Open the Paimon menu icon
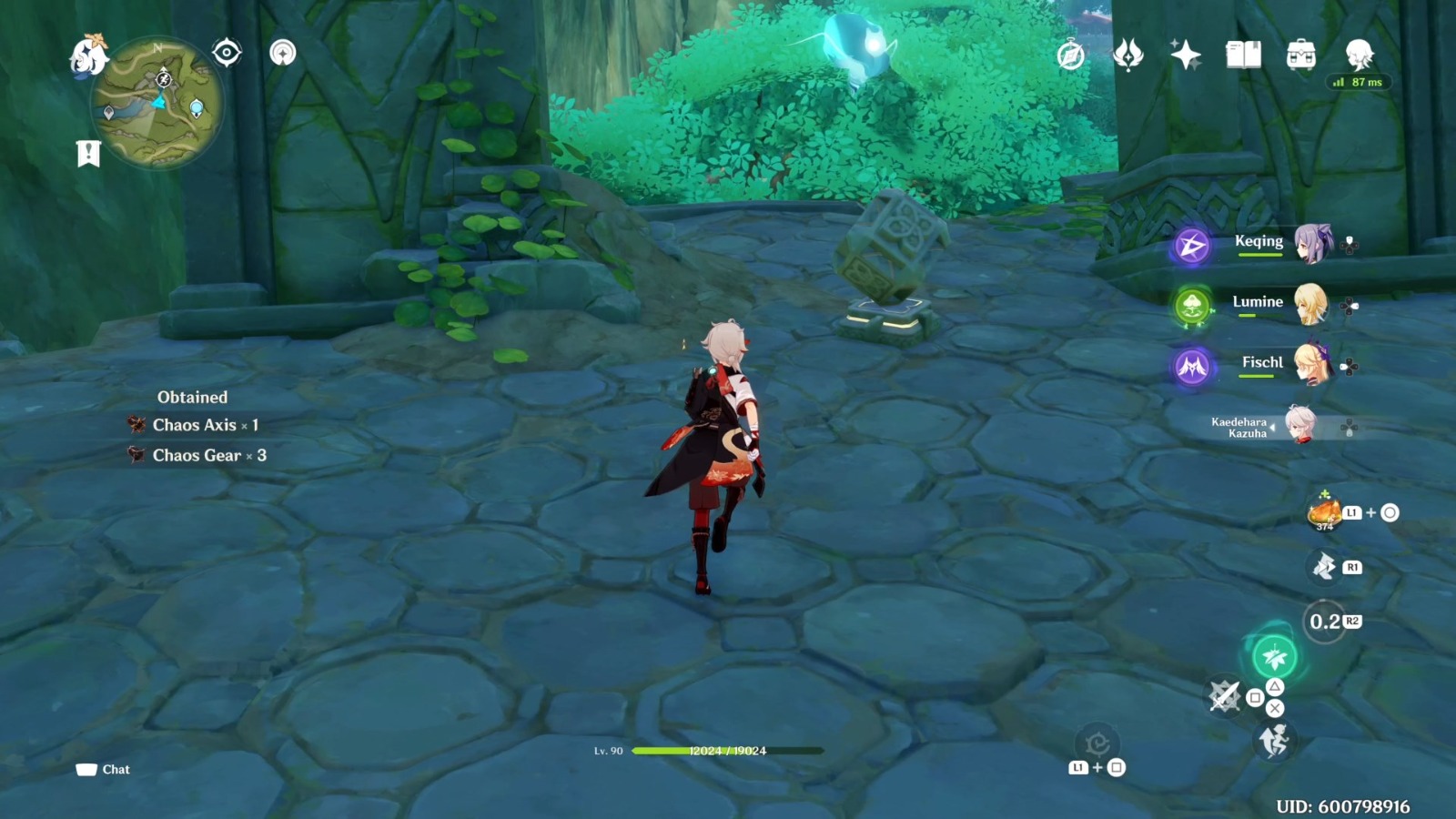 [x=87, y=53]
